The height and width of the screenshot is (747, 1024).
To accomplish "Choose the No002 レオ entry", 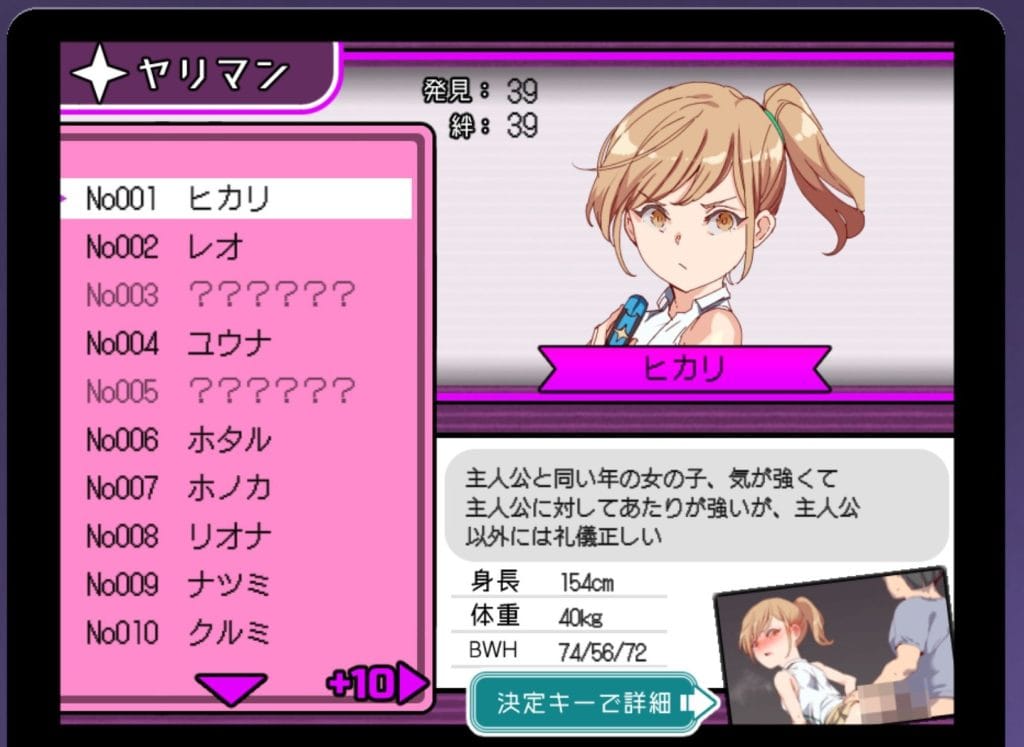I will point(236,247).
